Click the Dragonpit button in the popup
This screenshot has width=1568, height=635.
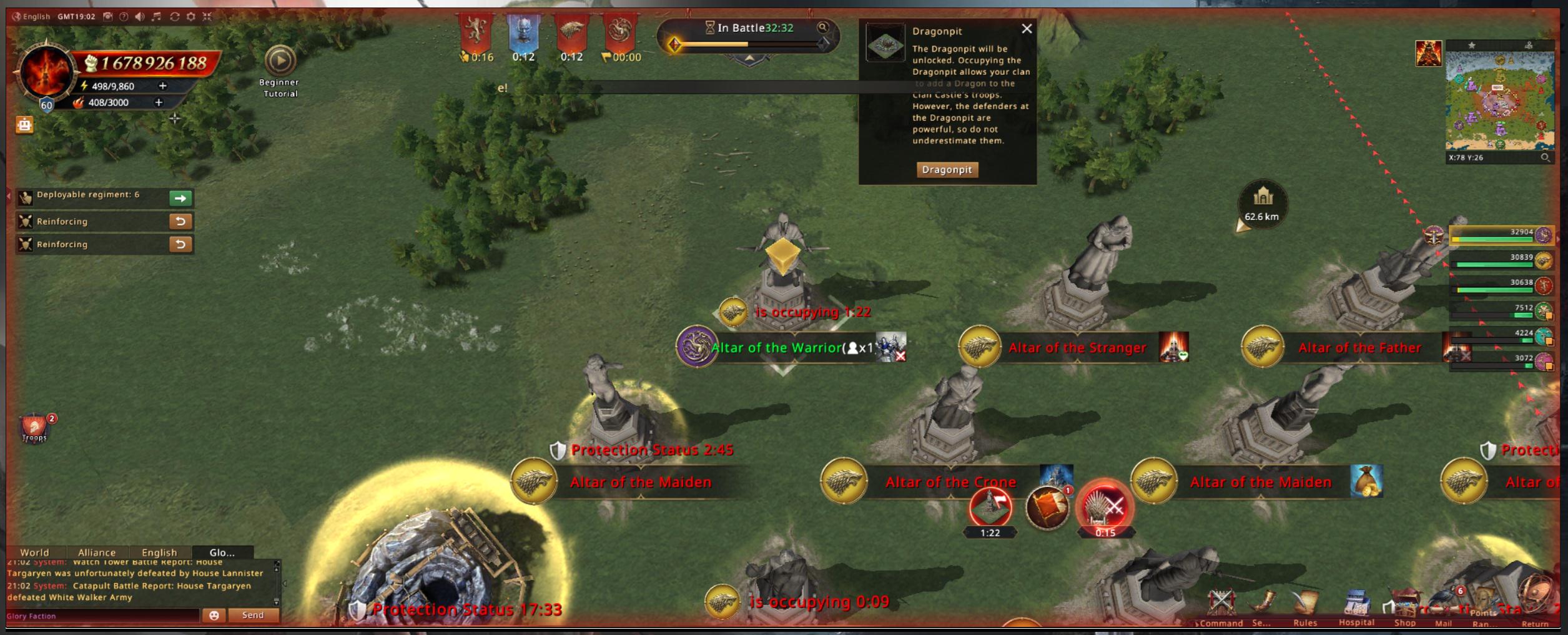pos(947,169)
